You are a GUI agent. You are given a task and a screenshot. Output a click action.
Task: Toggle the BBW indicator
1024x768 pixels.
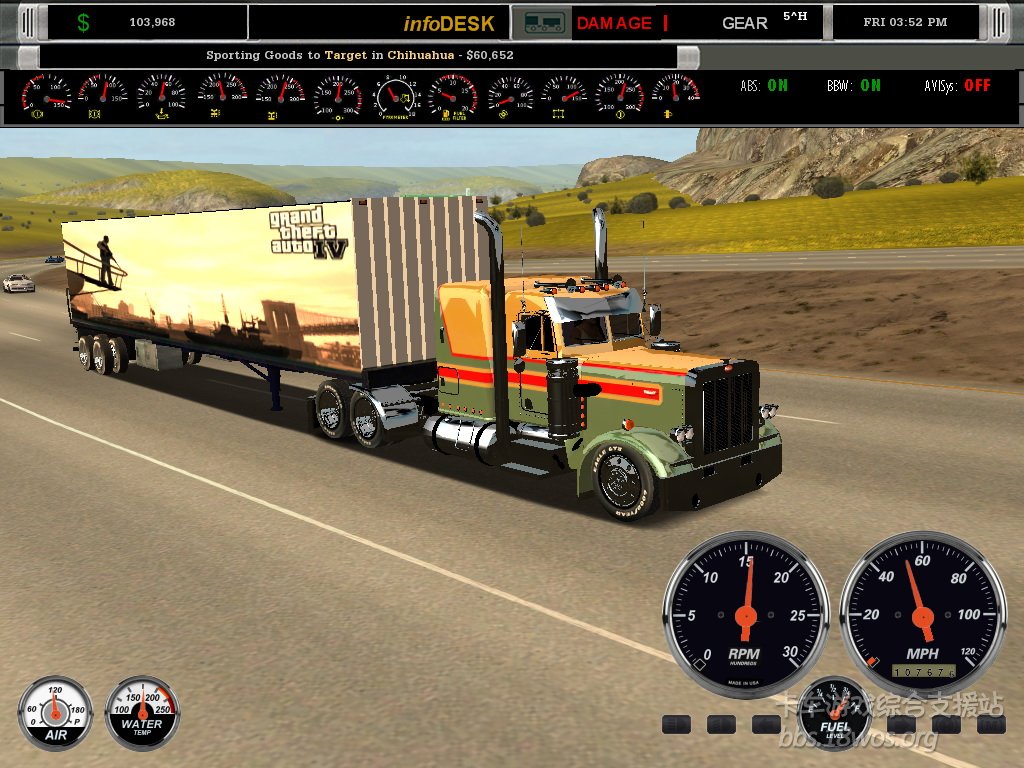[854, 86]
